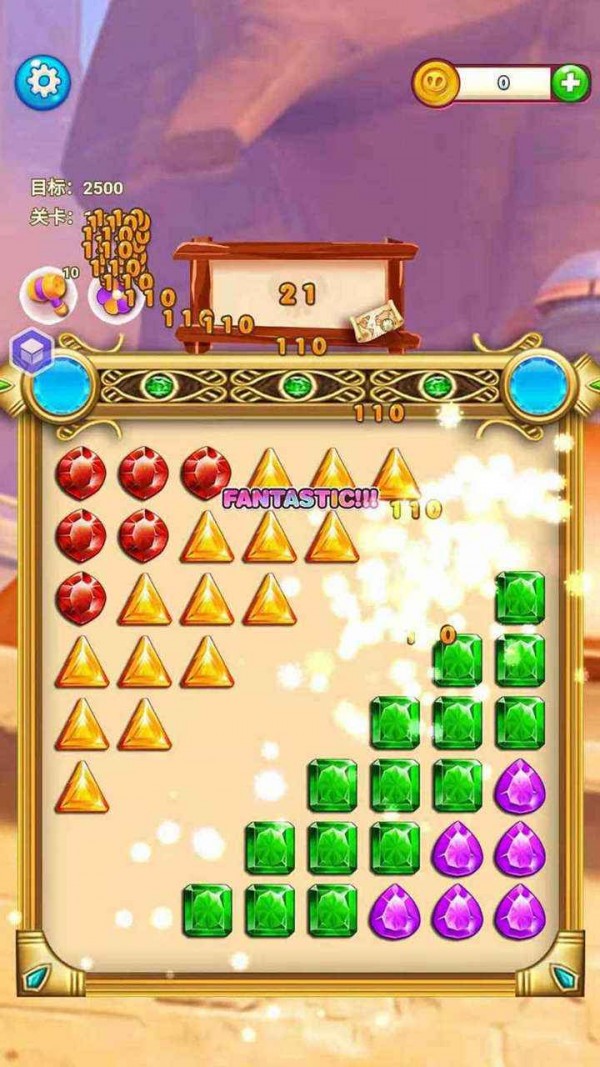Image resolution: width=600 pixels, height=1067 pixels.
Task: Activate the hammer booster
Action: (x=47, y=292)
